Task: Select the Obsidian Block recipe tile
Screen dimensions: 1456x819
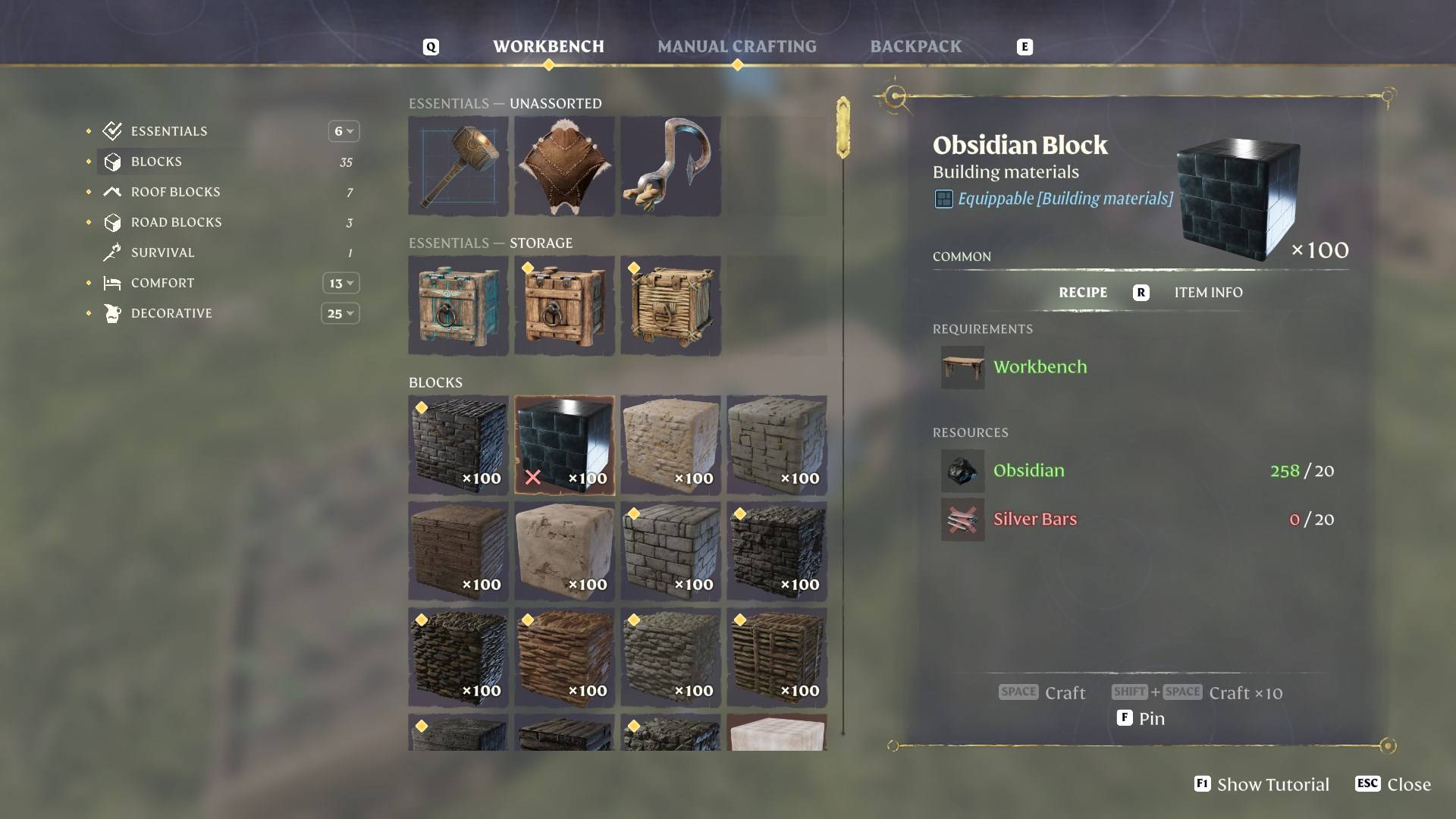Action: pyautogui.click(x=564, y=445)
